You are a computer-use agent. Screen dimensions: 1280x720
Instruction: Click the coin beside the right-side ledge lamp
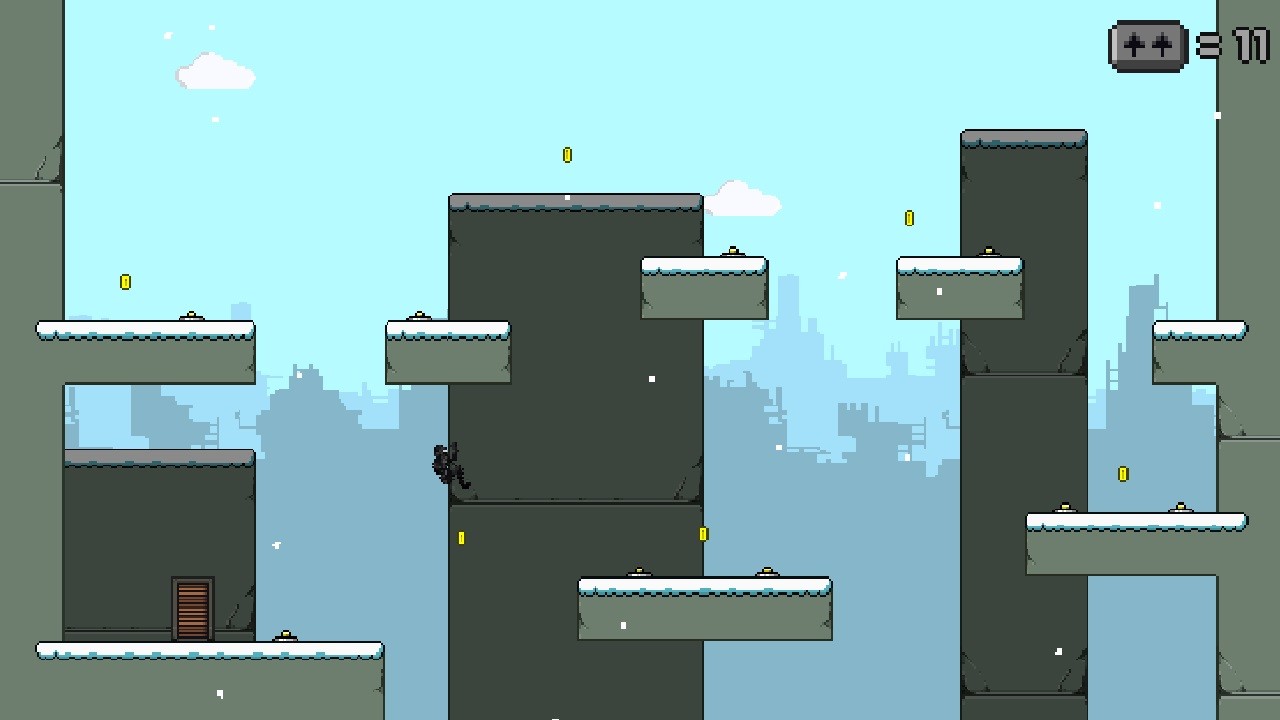tap(1122, 475)
